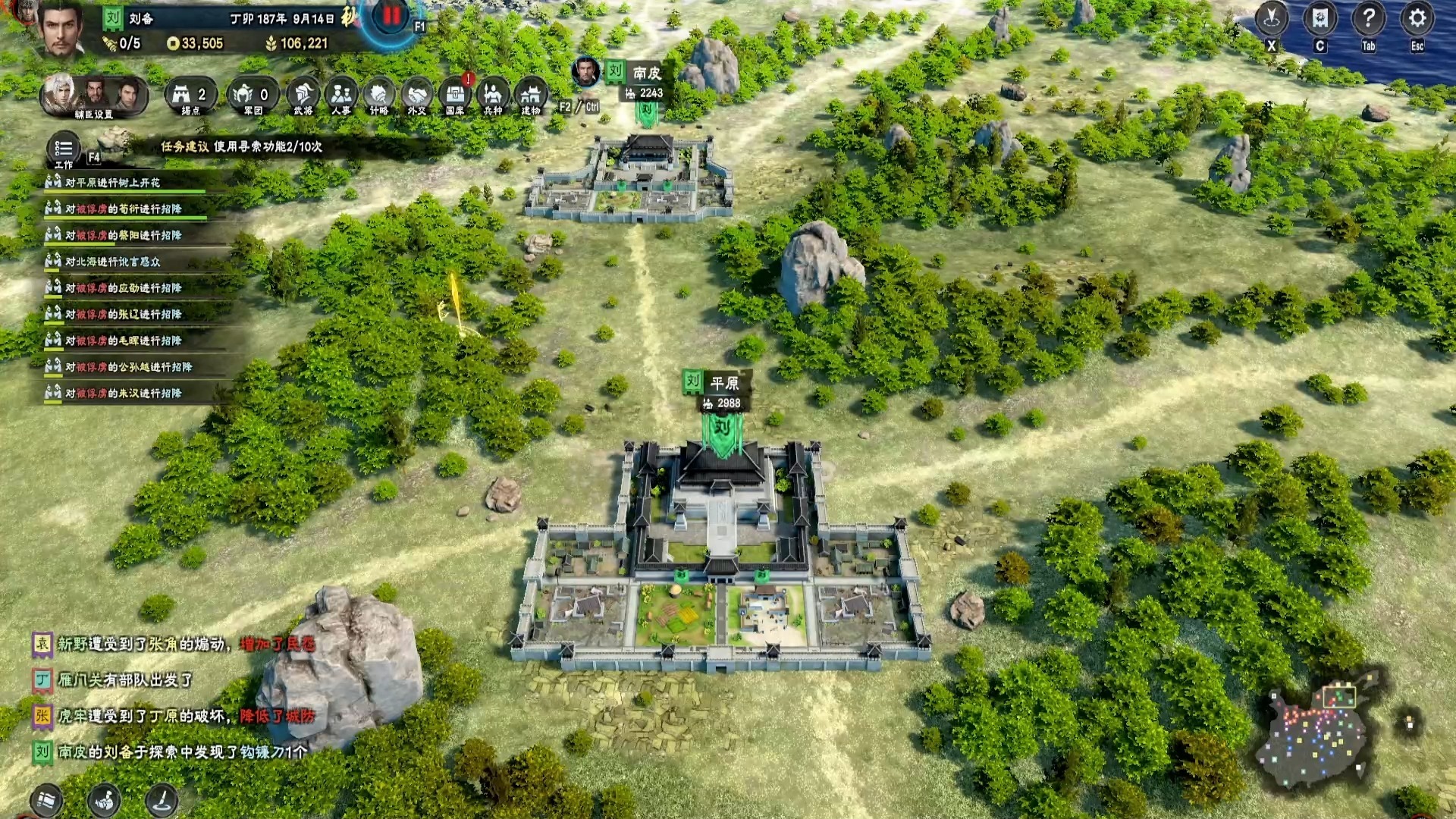Toggle the red pause button
The height and width of the screenshot is (819, 1456).
coord(392,16)
